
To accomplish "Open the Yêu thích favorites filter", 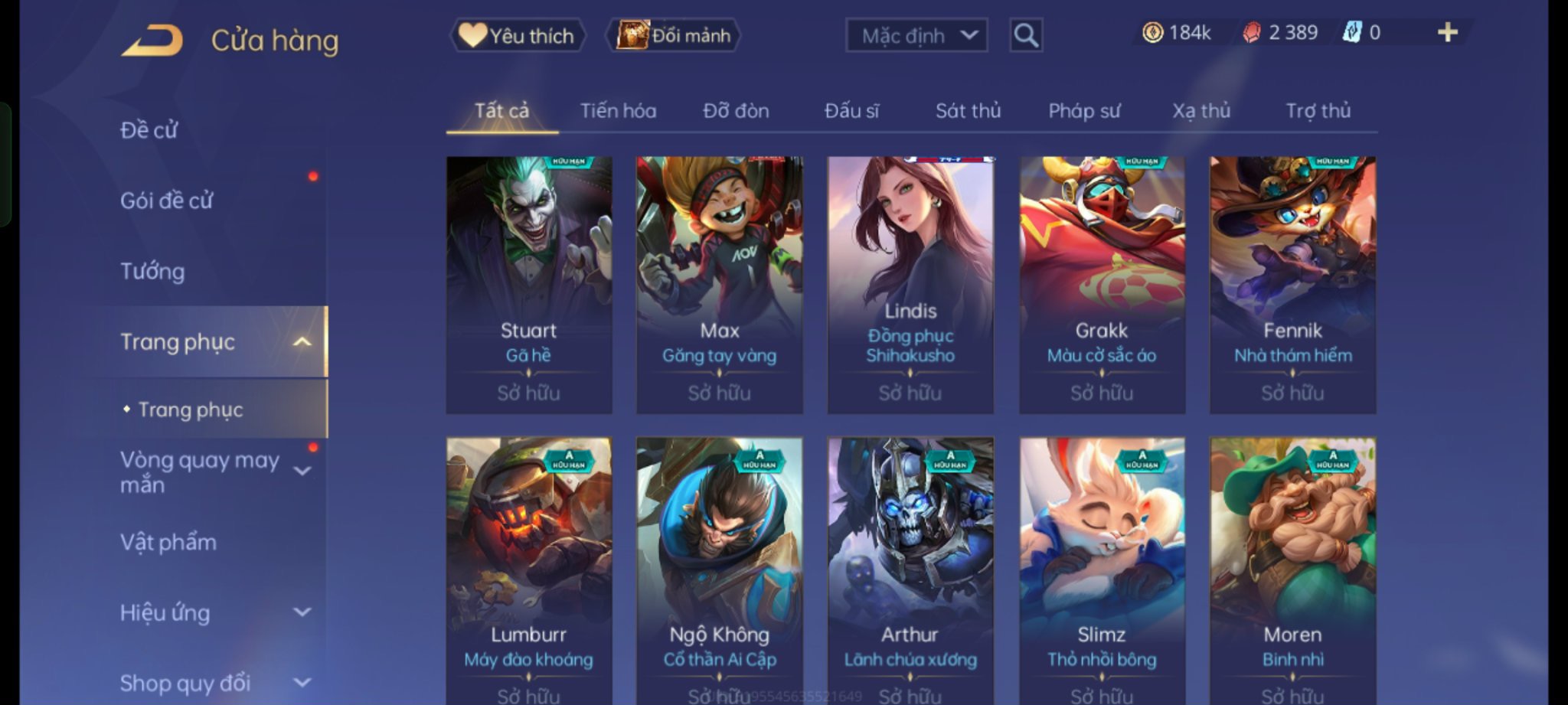I will click(518, 35).
